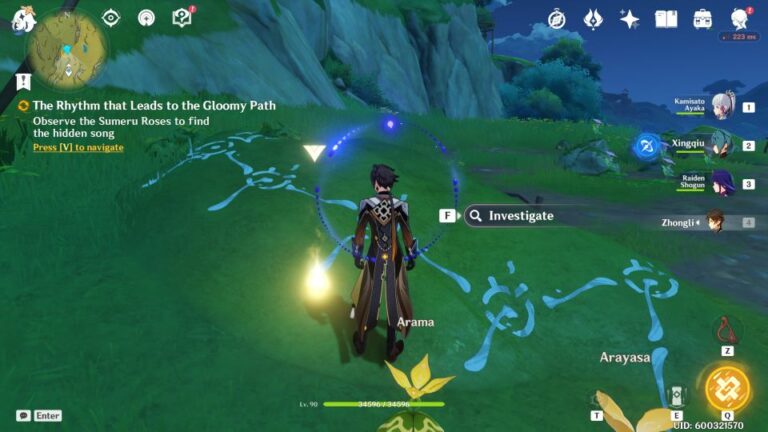Open the open-book icon in the top bar
Screen dimensions: 768x432
point(666,19)
